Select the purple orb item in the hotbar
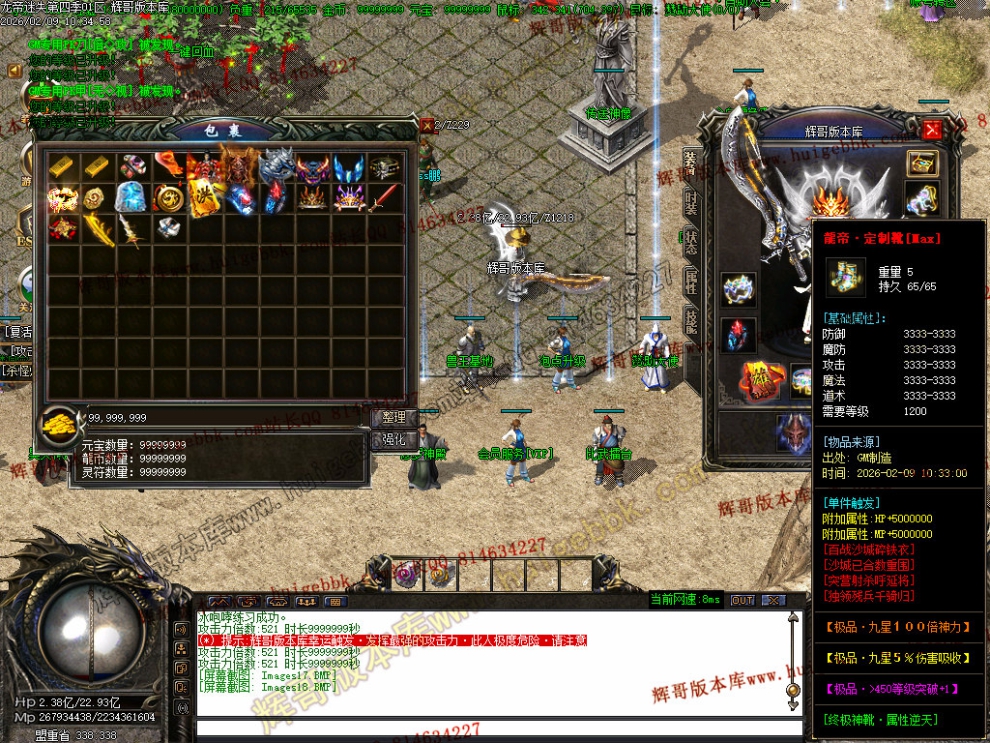Screen dimensions: 990x743 406,575
